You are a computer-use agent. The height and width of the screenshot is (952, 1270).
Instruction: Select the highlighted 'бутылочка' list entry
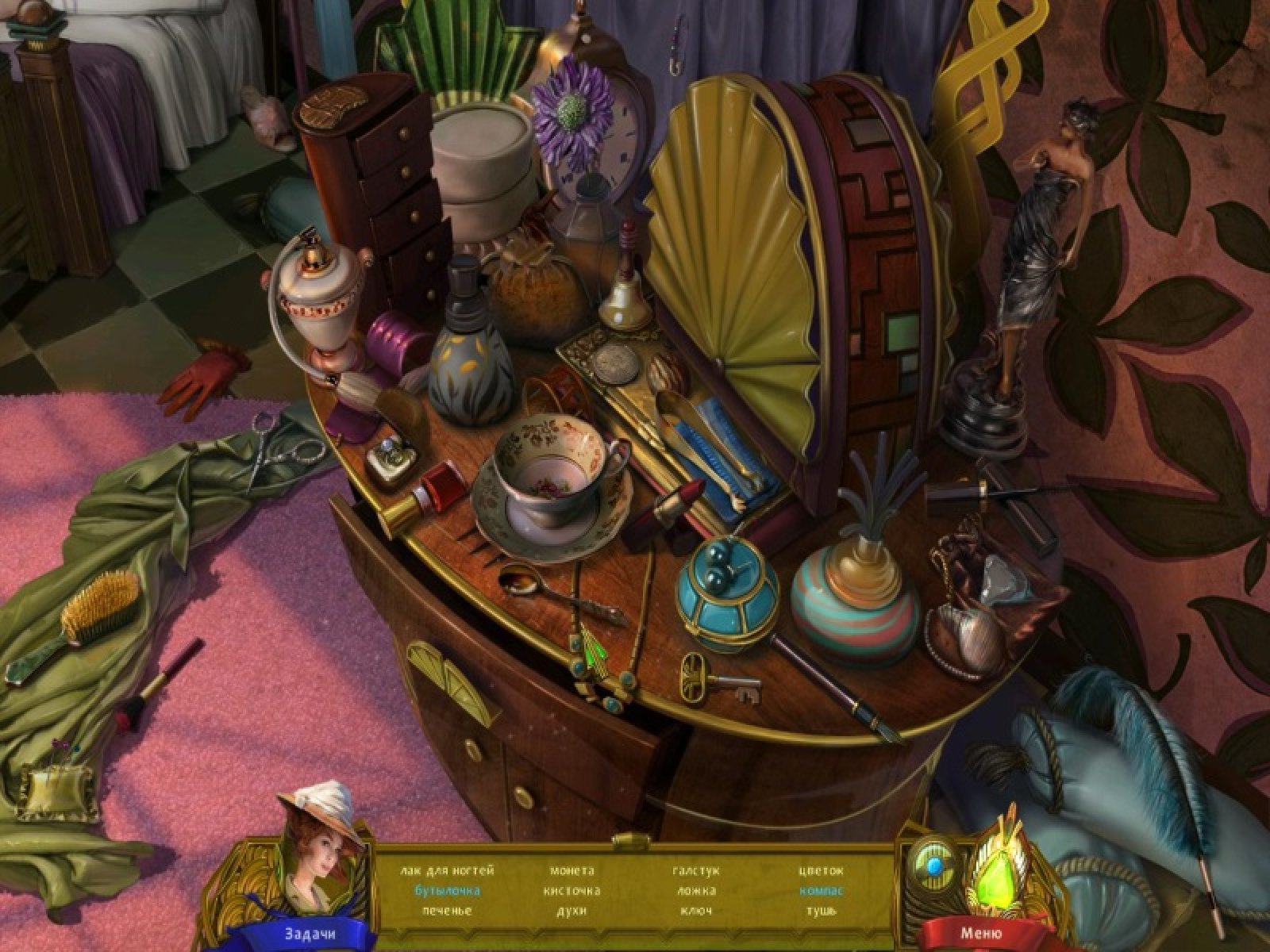point(448,890)
